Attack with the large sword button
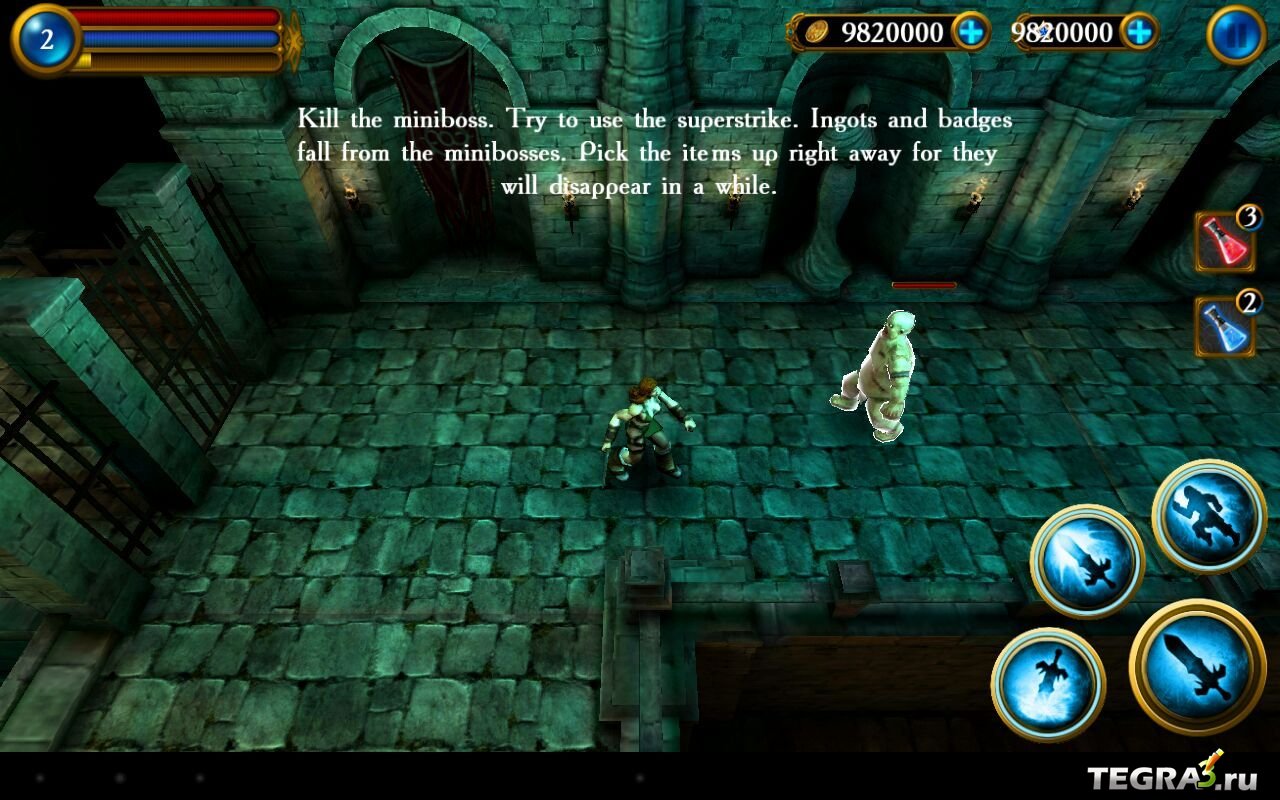Viewport: 1280px width, 800px height. (x=1197, y=664)
